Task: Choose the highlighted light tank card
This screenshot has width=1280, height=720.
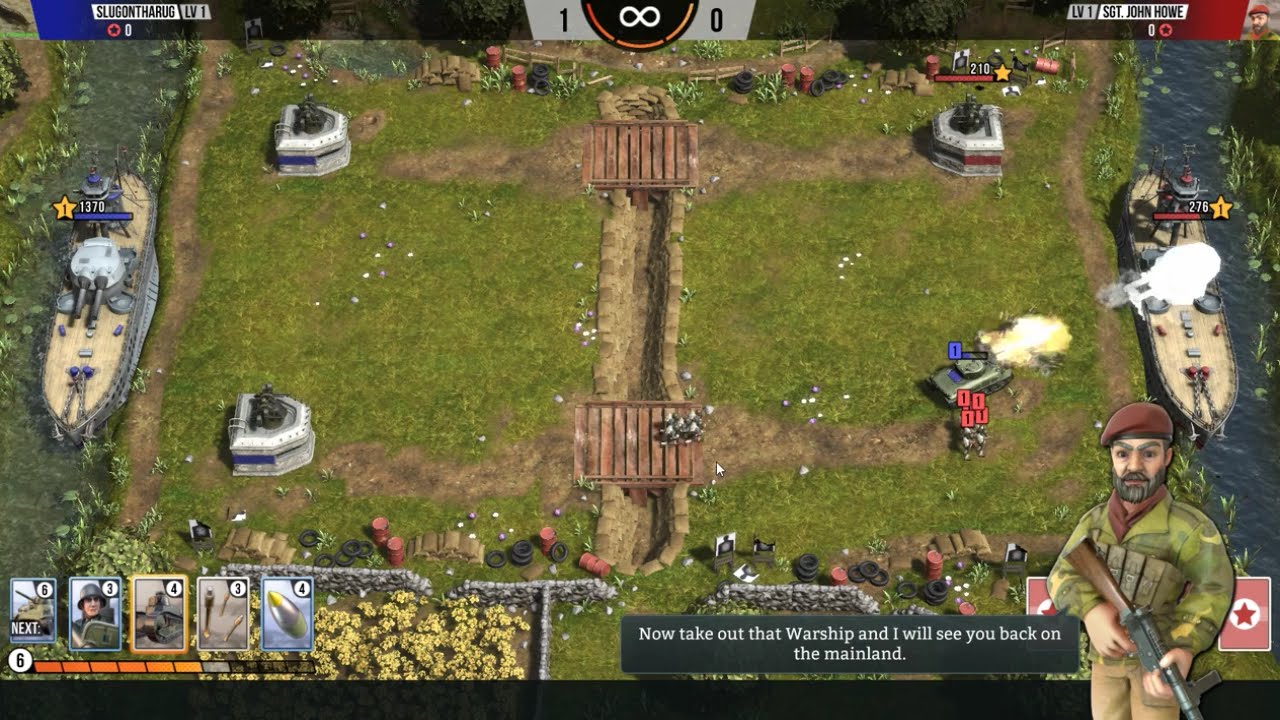Action: [x=159, y=614]
